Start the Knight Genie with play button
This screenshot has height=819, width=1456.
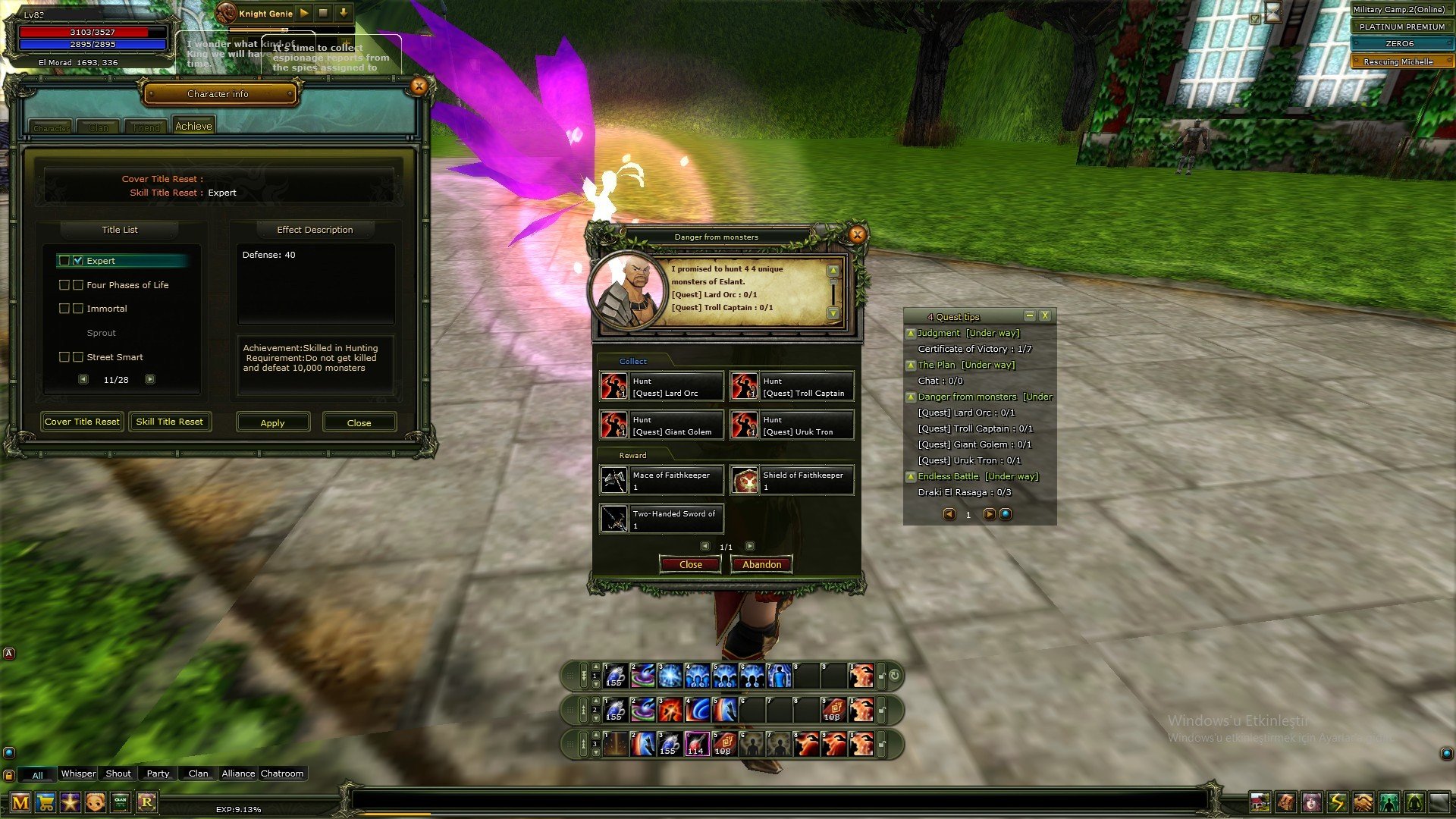coord(304,13)
